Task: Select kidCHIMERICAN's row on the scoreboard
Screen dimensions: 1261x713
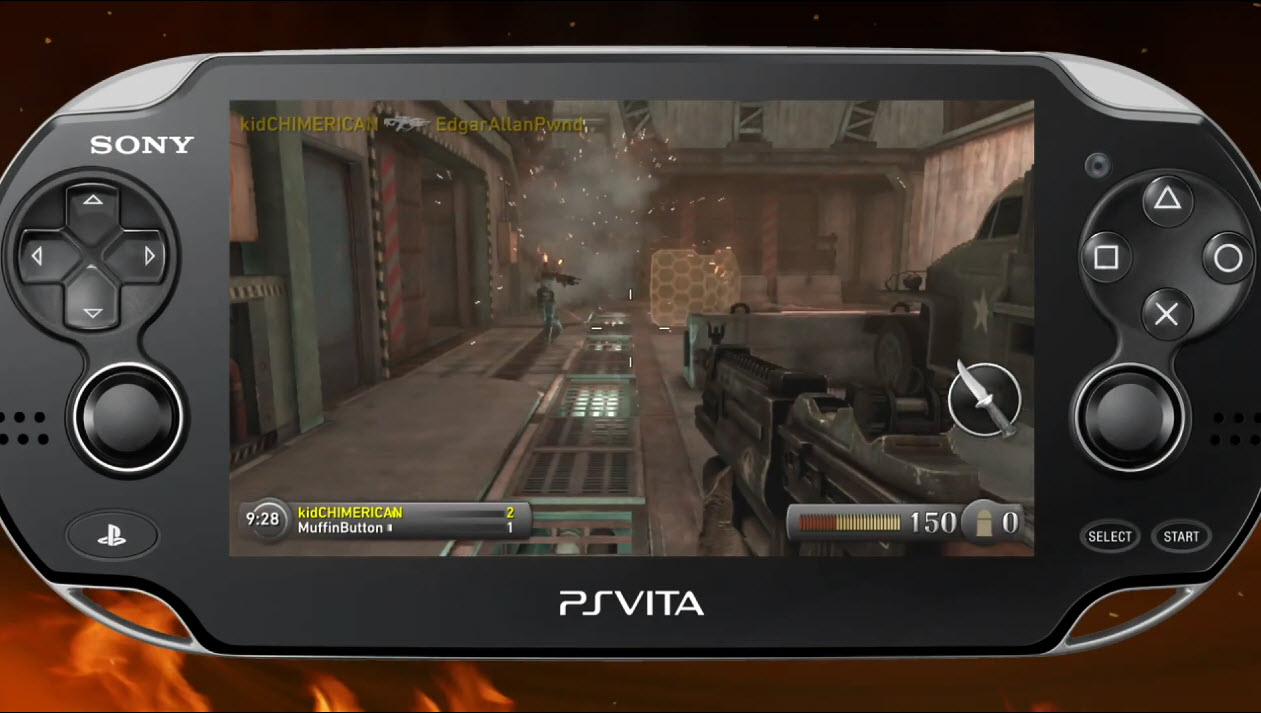Action: coord(405,512)
